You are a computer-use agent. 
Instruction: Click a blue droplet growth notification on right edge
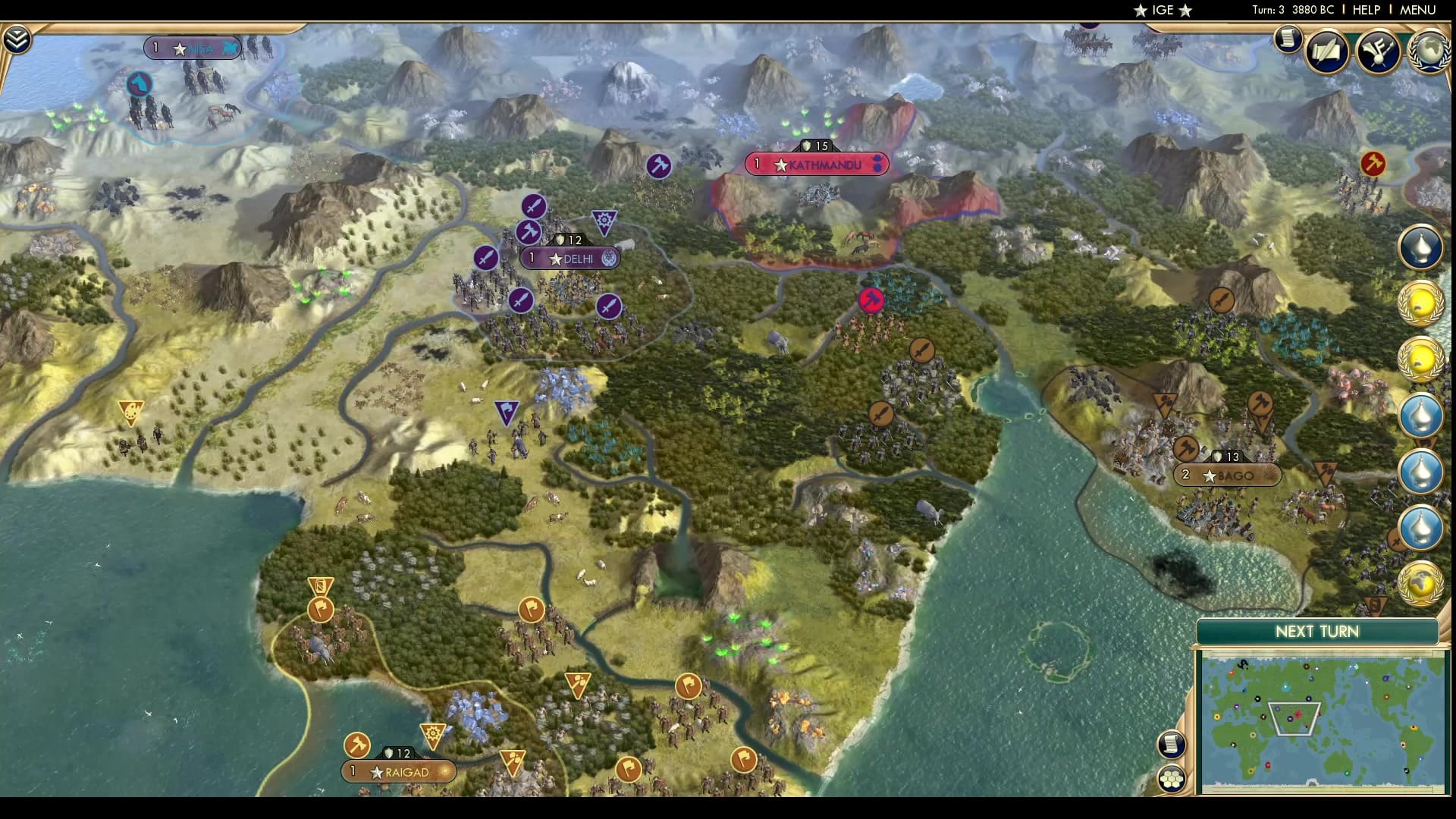click(1423, 416)
